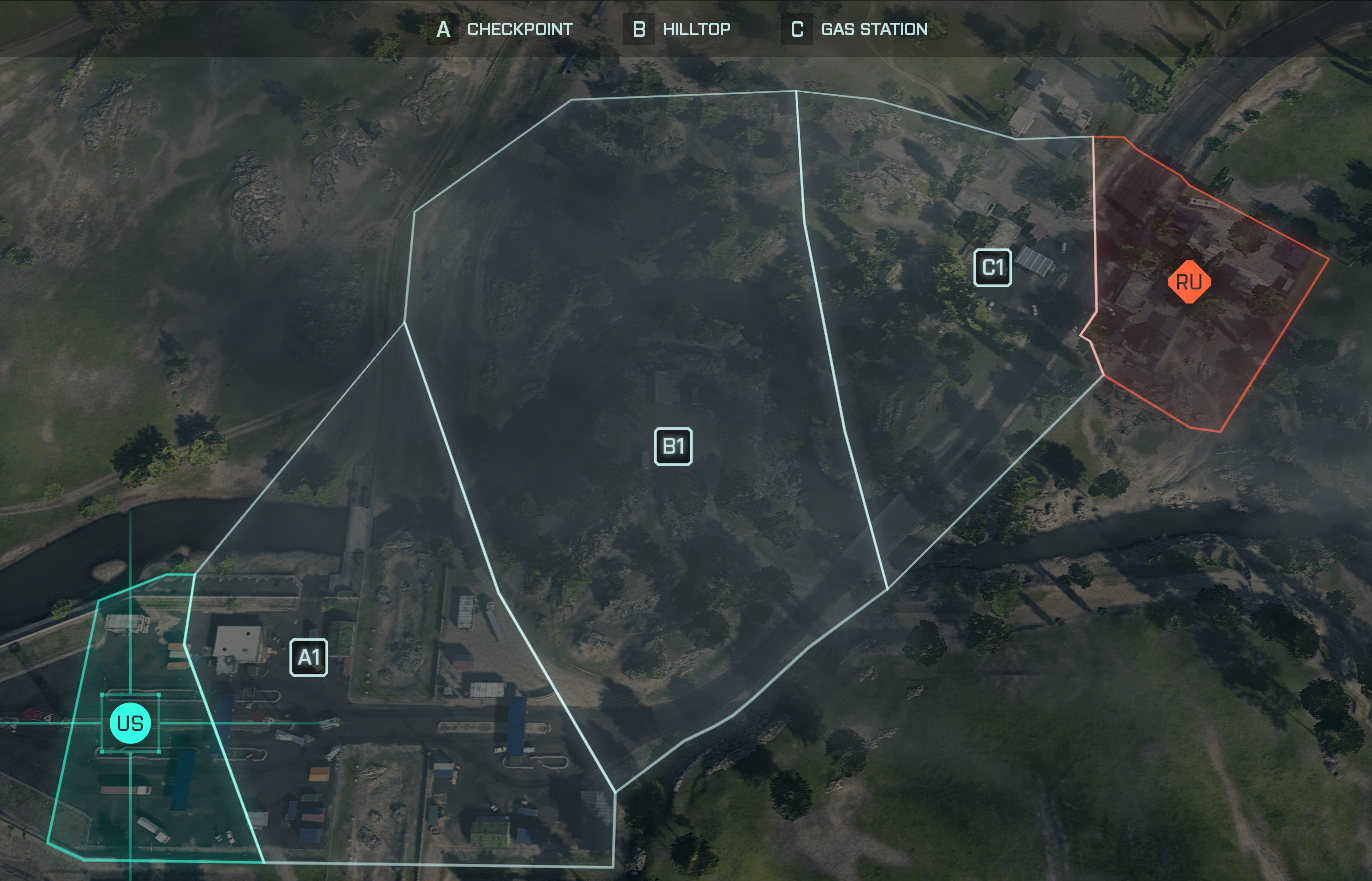Image resolution: width=1372 pixels, height=881 pixels.
Task: Click the US headquarters spawn icon
Action: [130, 722]
